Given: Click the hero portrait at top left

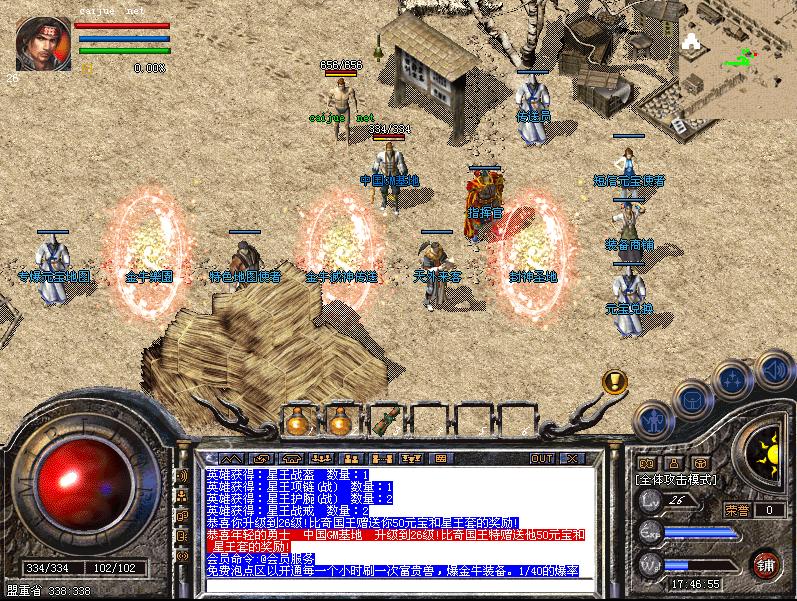Looking at the screenshot, I should pyautogui.click(x=43, y=45).
